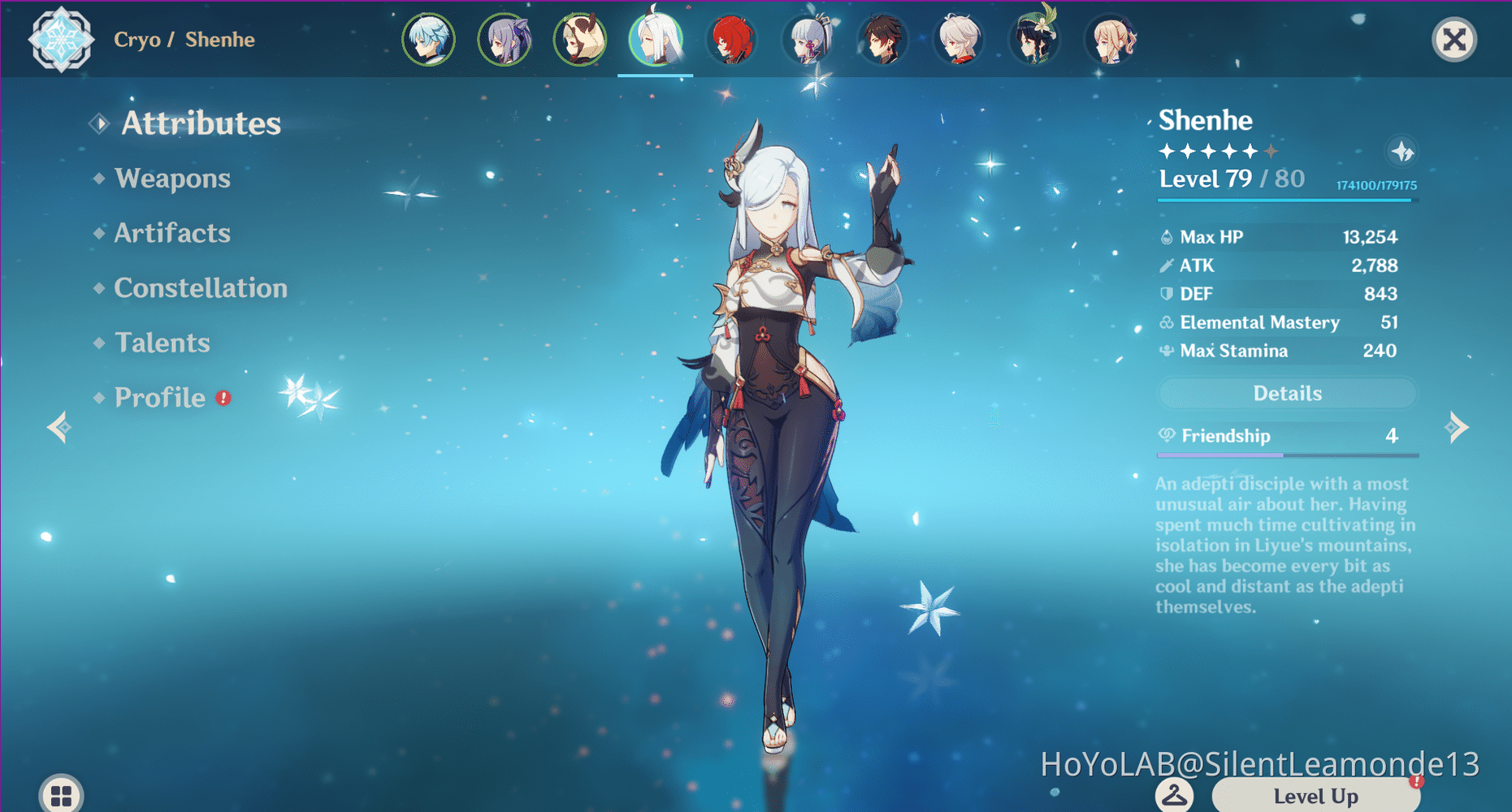View Kazuha's character portrait
Screen dimensions: 1512x812
958,38
